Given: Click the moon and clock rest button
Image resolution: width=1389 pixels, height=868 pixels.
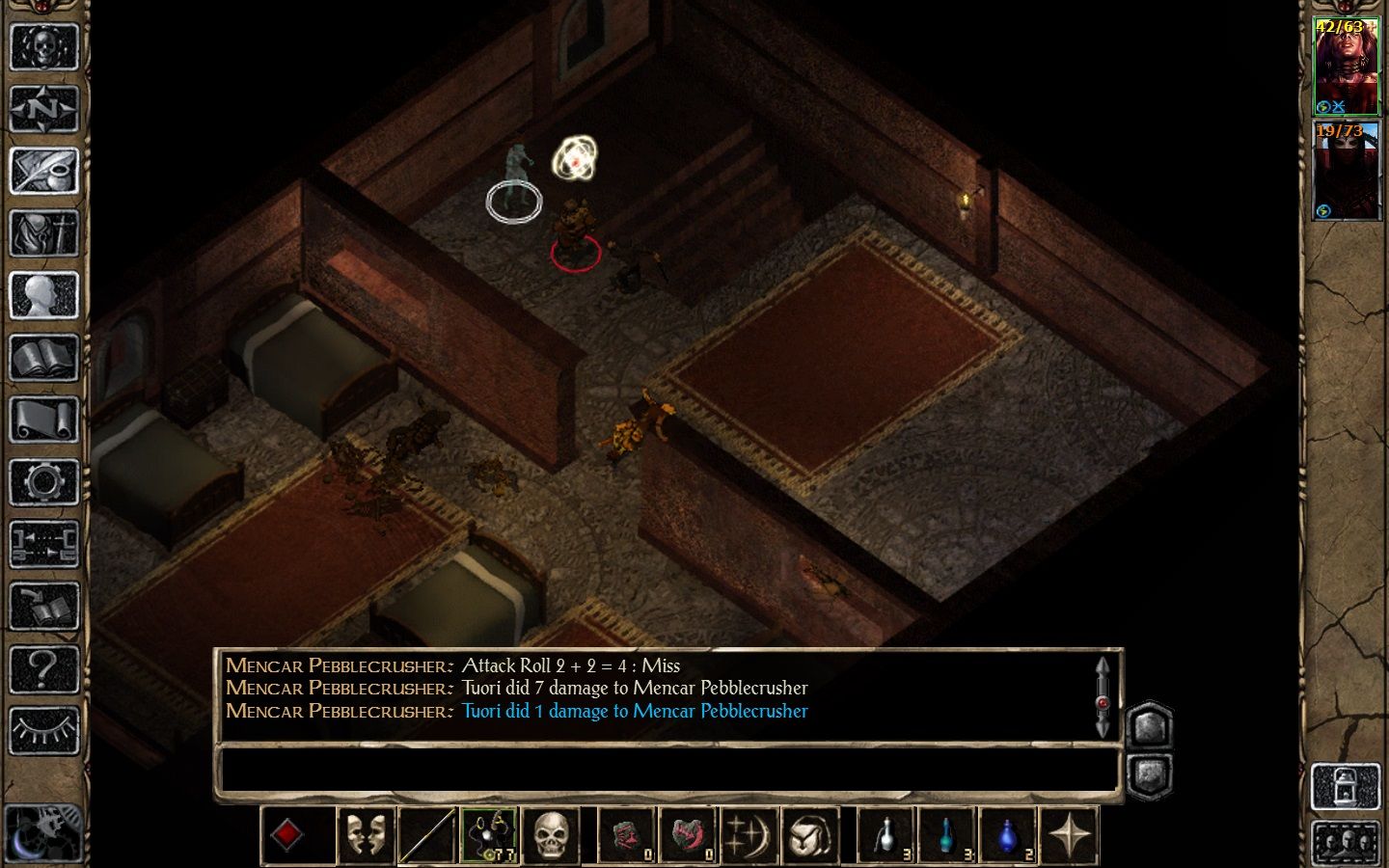Looking at the screenshot, I should click(x=43, y=831).
